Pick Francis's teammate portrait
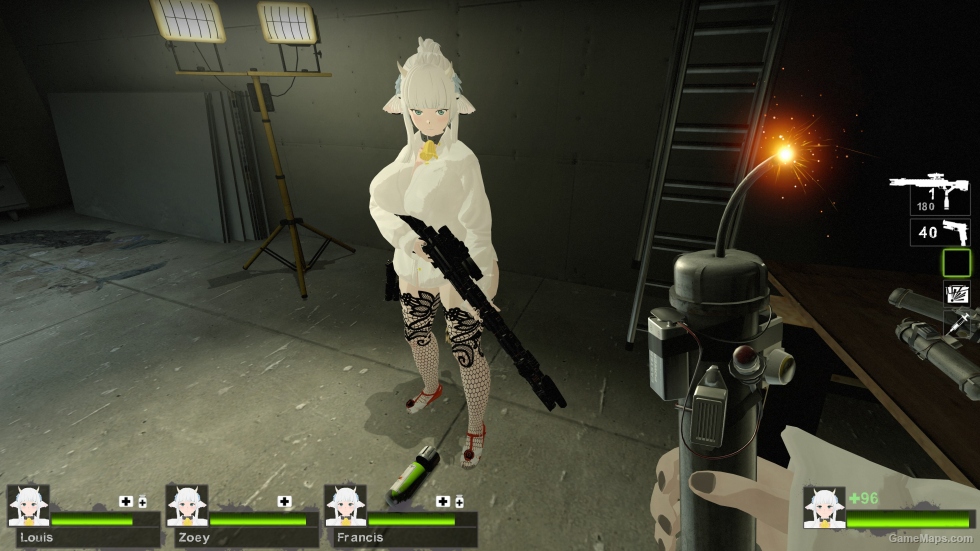The height and width of the screenshot is (551, 980). click(345, 506)
